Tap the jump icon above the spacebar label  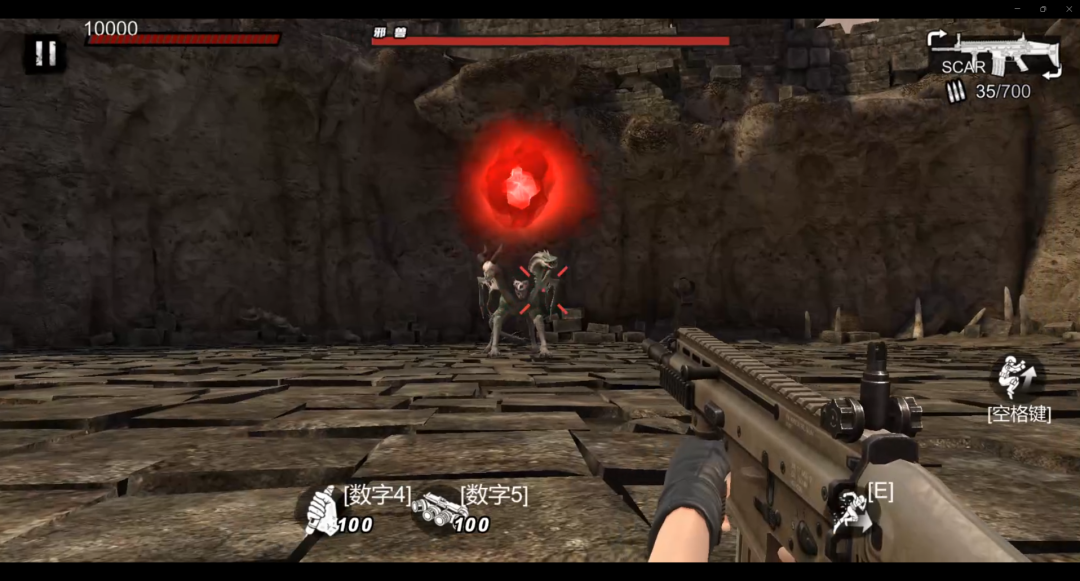pyautogui.click(x=1017, y=377)
